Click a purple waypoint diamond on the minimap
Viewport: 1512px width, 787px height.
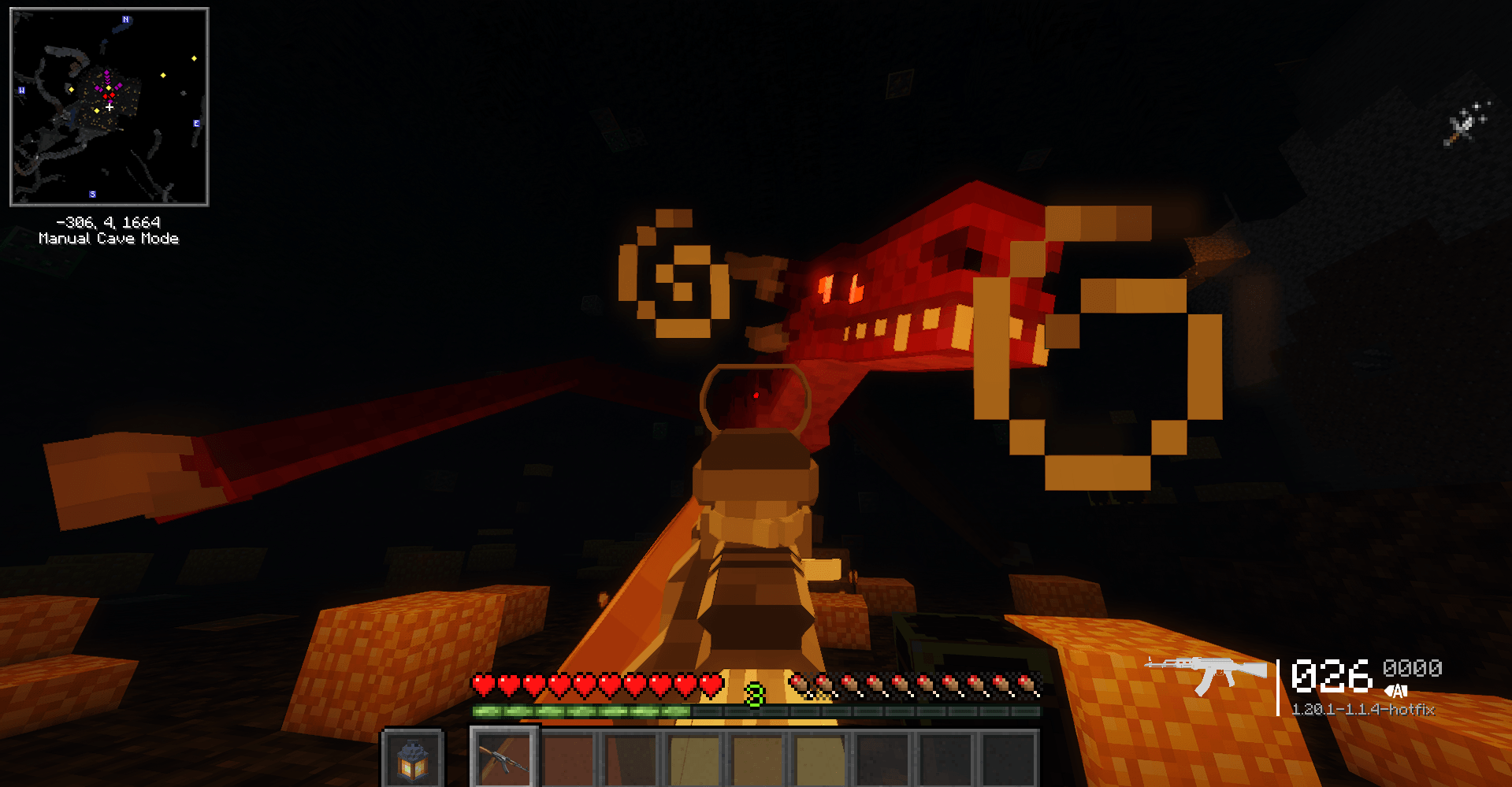[107, 72]
